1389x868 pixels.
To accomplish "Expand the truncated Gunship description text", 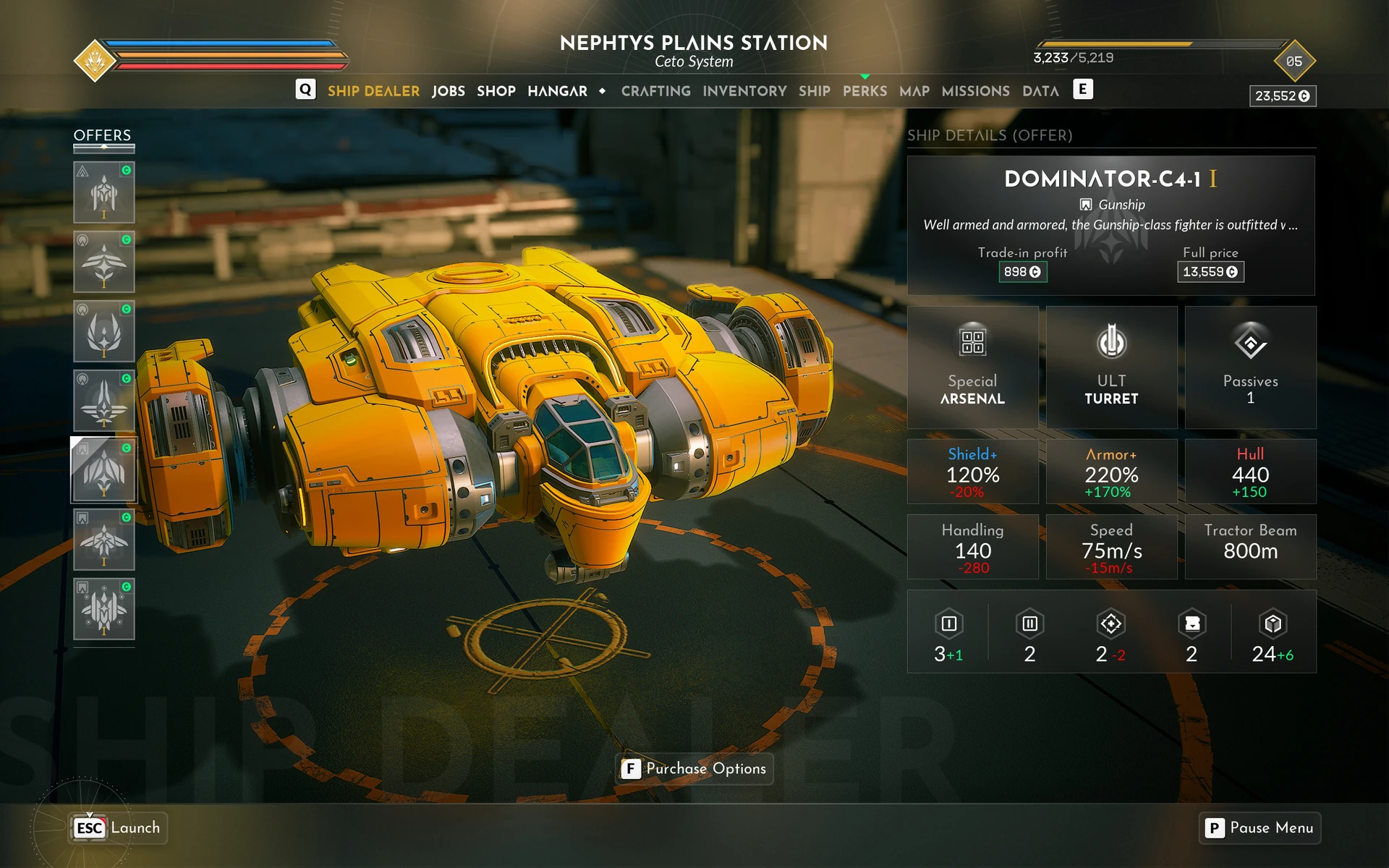I will click(x=1110, y=225).
